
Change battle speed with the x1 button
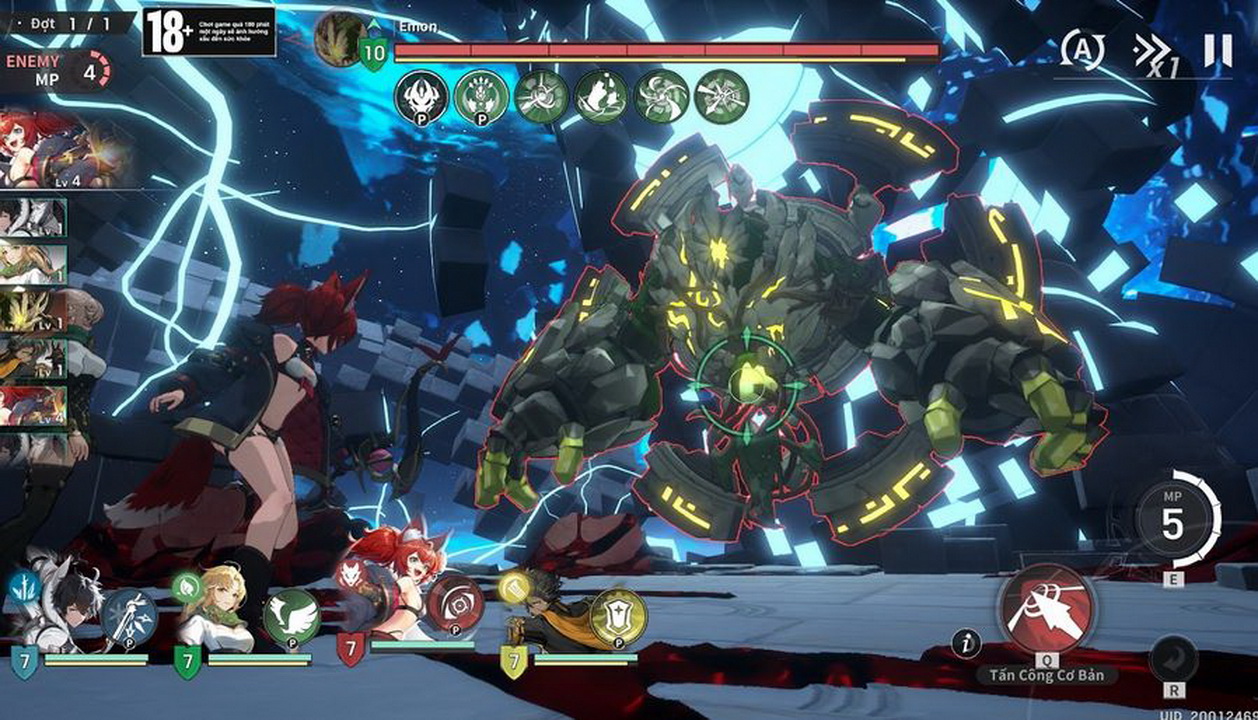(x=1153, y=52)
